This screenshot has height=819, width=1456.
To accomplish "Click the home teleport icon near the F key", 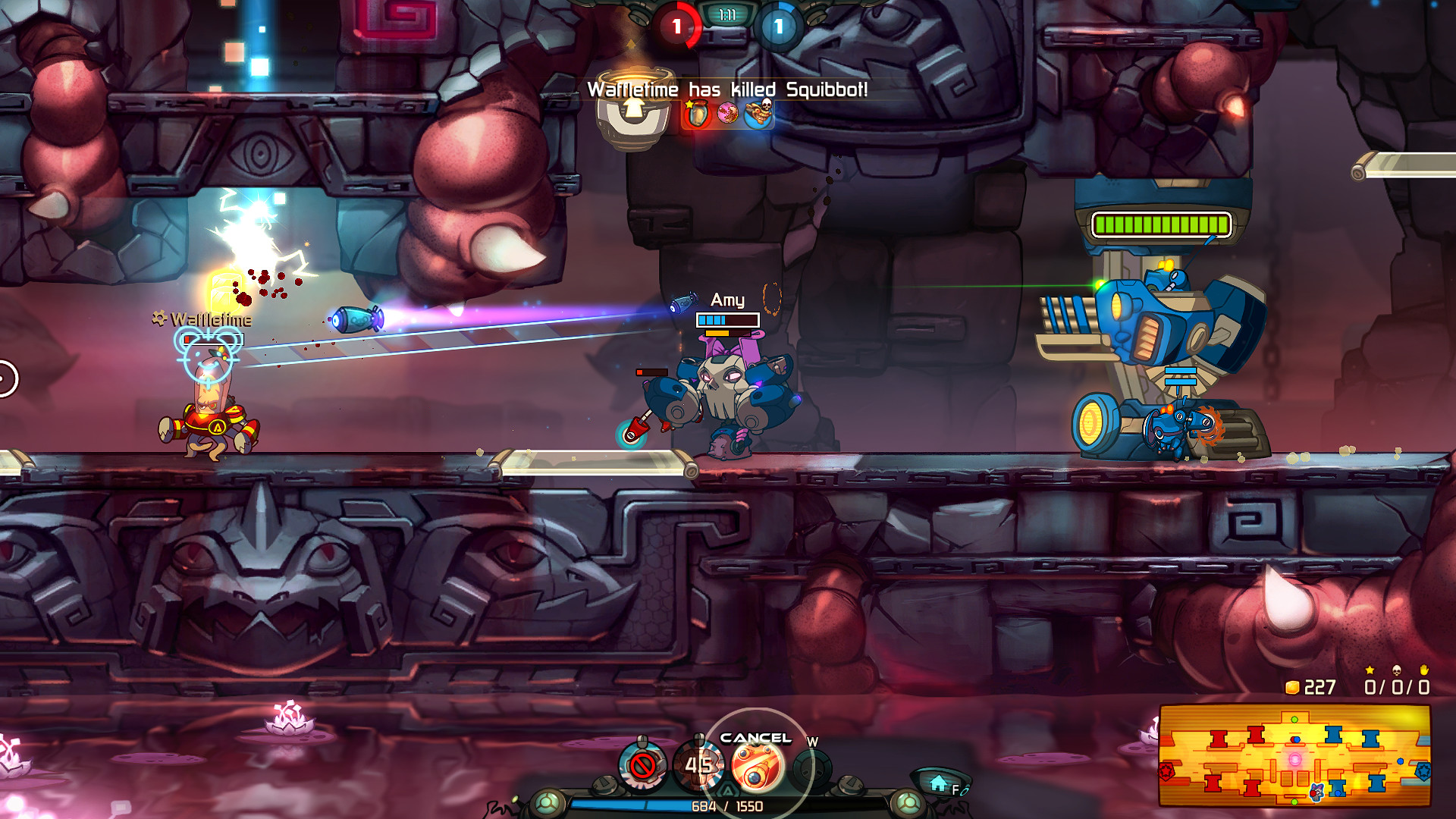I will 938,783.
